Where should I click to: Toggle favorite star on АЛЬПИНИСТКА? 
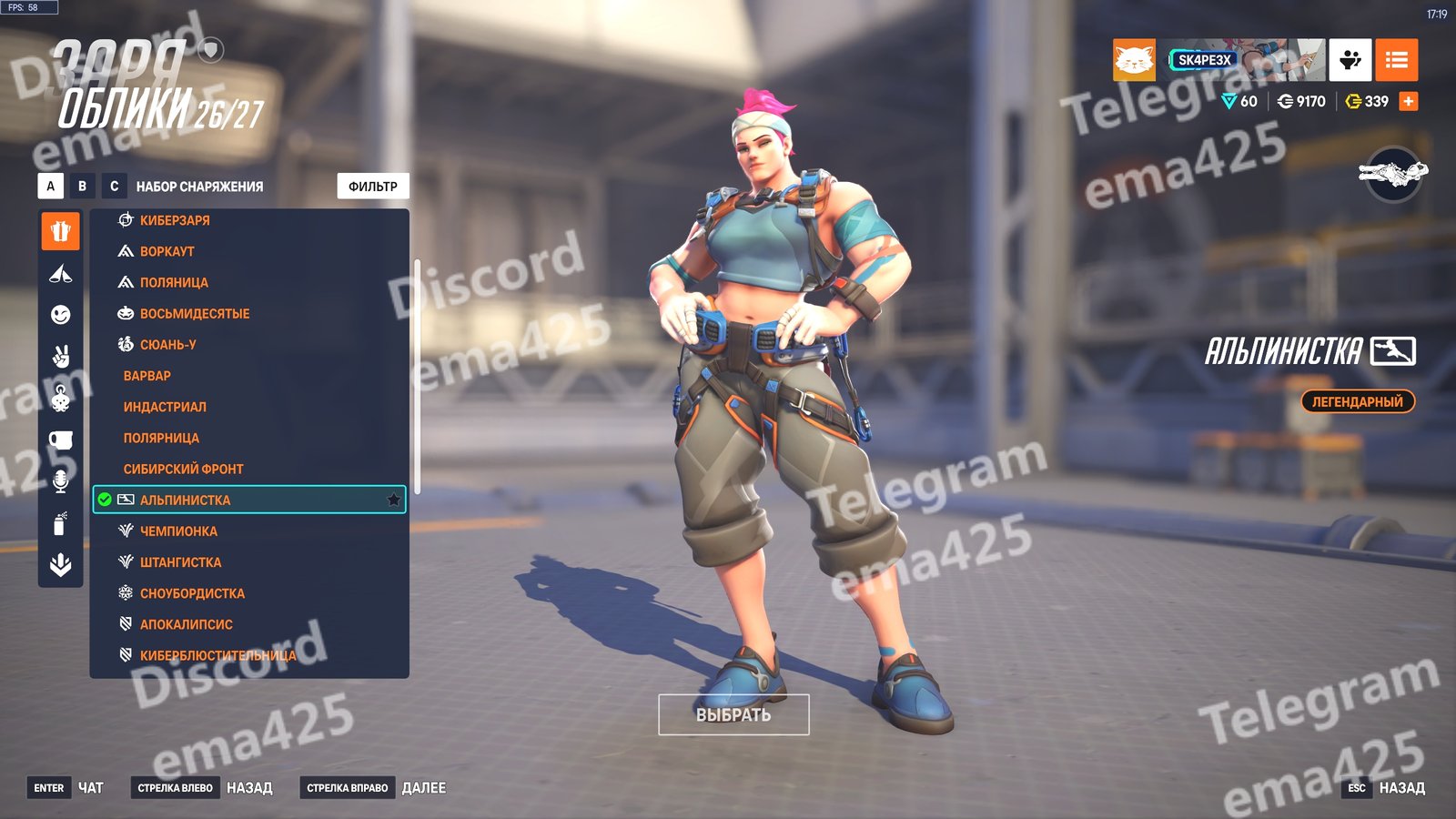pyautogui.click(x=393, y=500)
